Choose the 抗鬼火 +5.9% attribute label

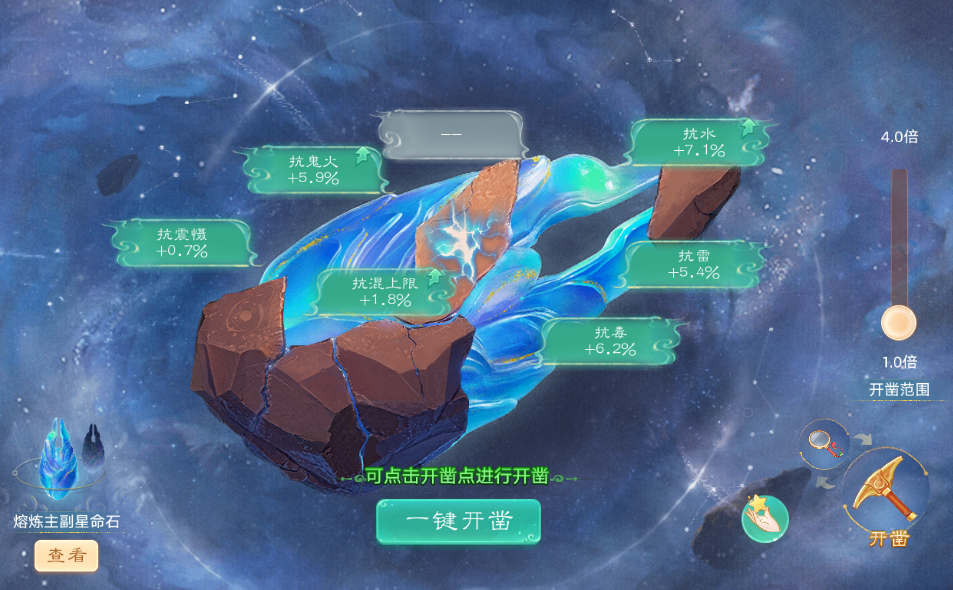click(x=313, y=169)
